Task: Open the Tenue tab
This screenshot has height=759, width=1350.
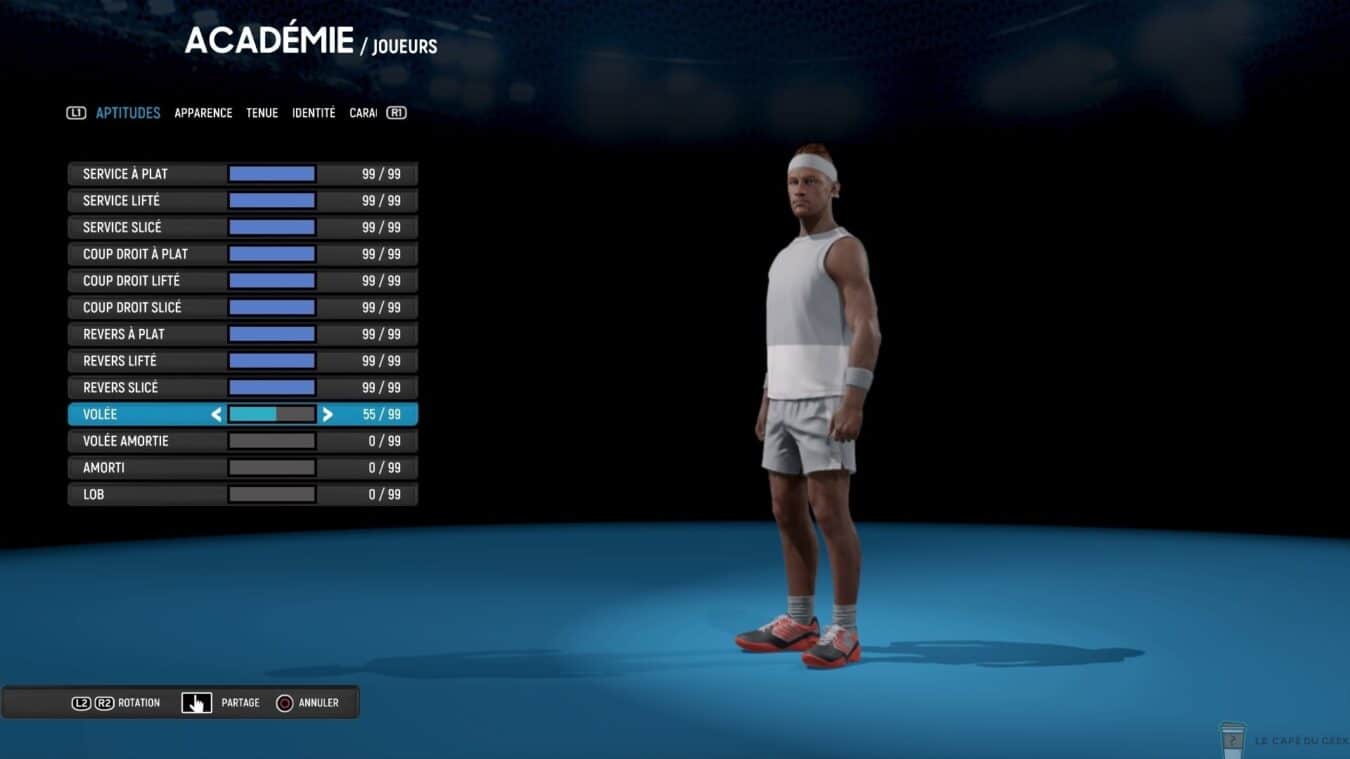Action: point(262,113)
